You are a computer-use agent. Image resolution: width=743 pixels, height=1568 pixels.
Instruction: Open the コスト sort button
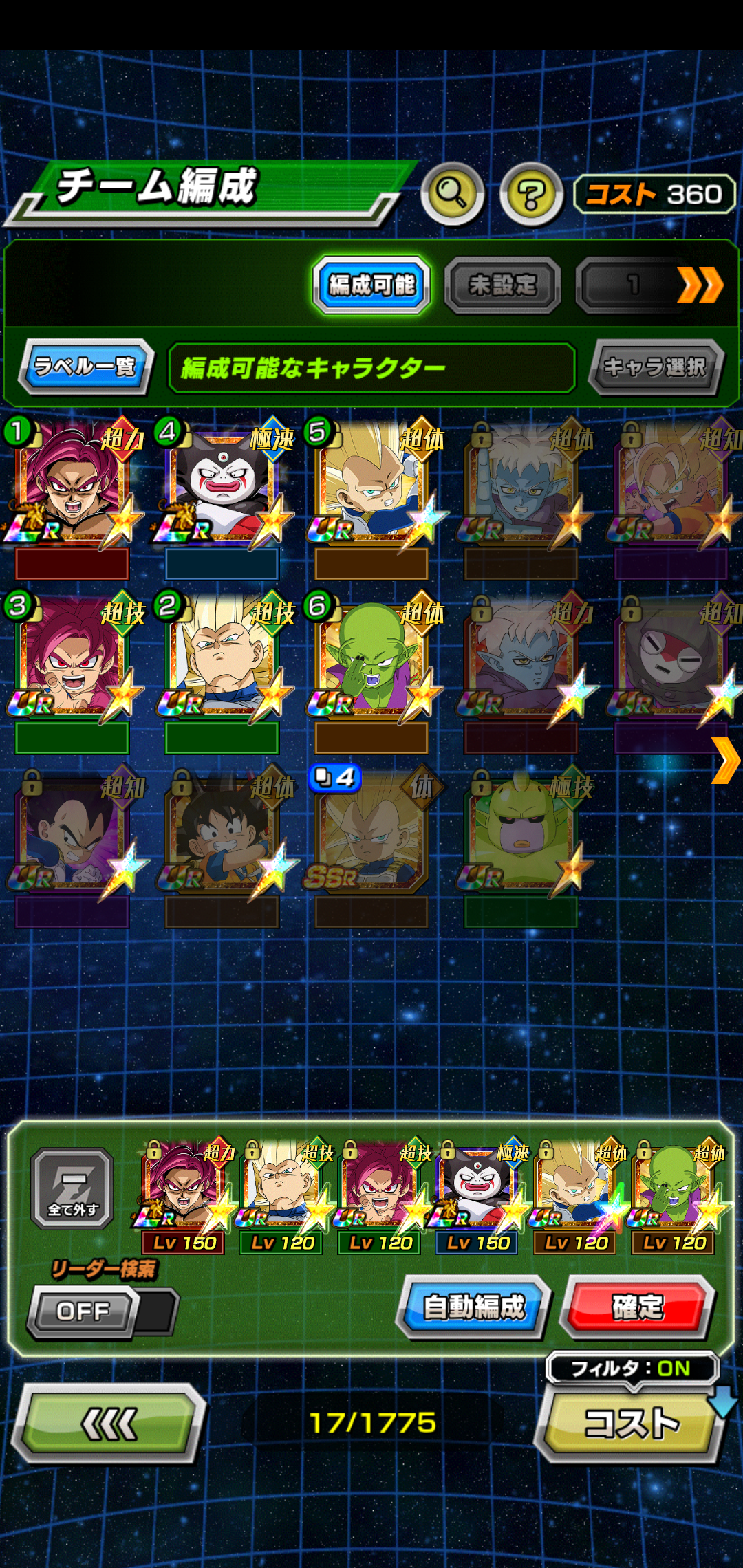pyautogui.click(x=631, y=1422)
